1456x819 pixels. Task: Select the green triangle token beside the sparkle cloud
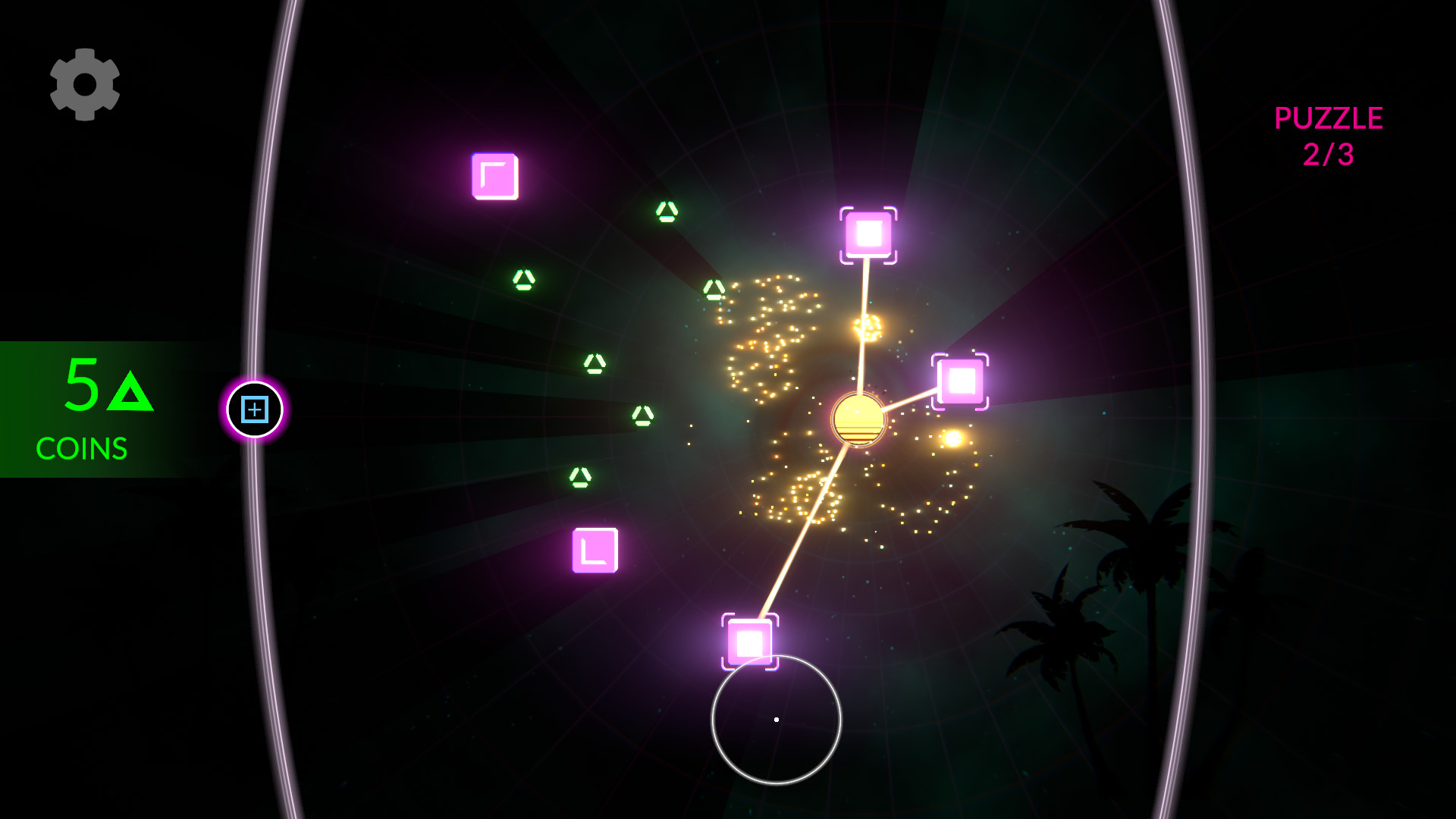713,288
